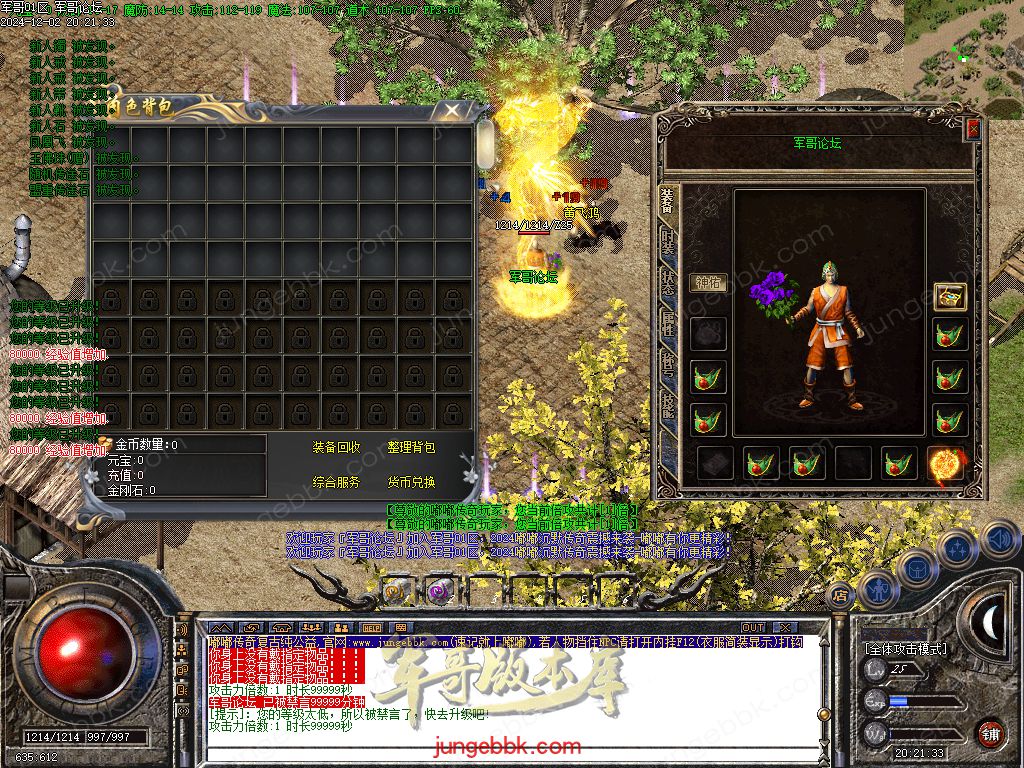
Task: Close the character bag window
Action: [x=453, y=109]
